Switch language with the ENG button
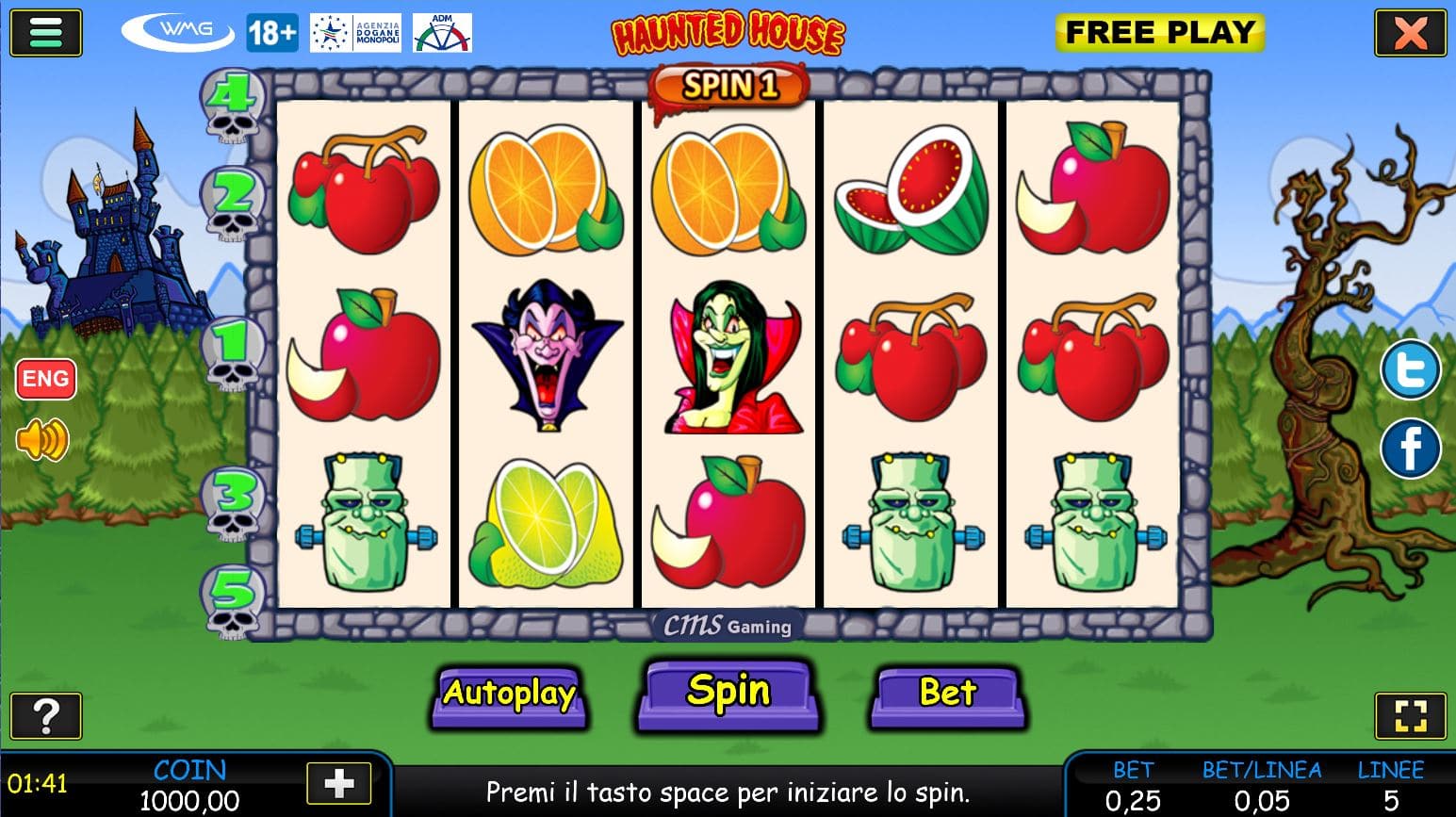The height and width of the screenshot is (817, 1456). coord(45,379)
